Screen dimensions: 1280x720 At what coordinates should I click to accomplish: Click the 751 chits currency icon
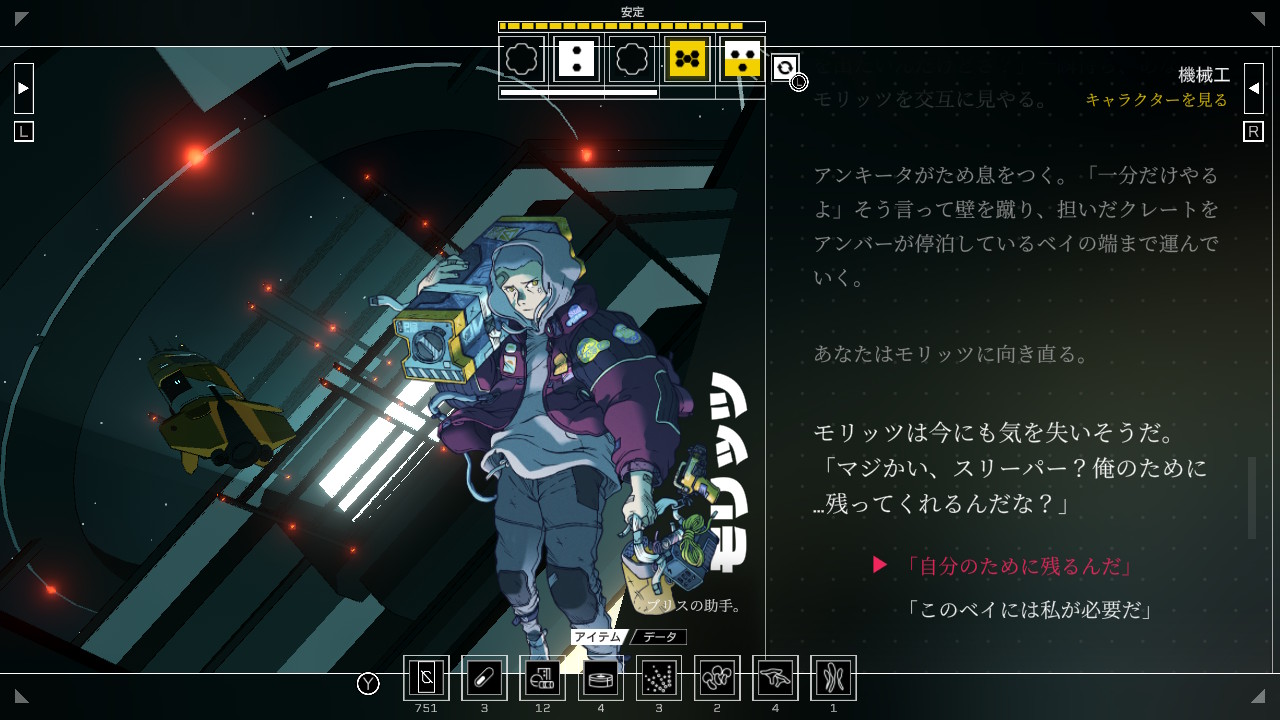pos(426,678)
